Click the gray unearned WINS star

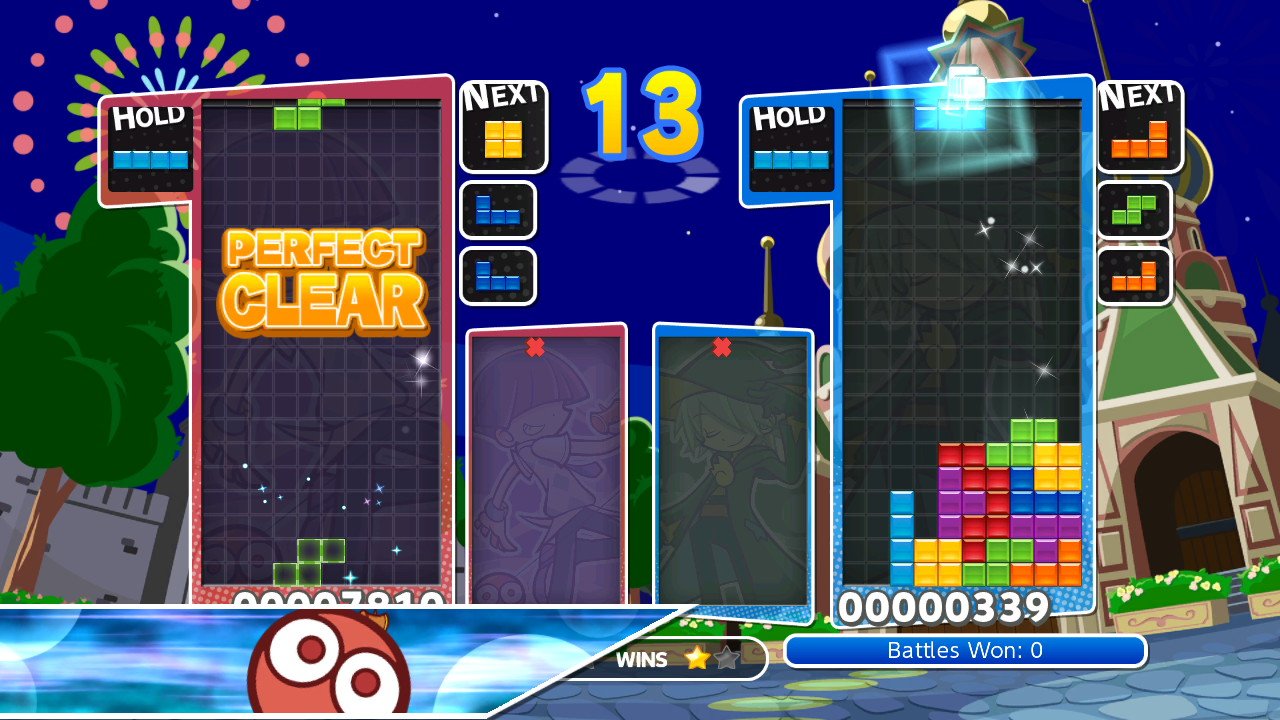coord(725,659)
